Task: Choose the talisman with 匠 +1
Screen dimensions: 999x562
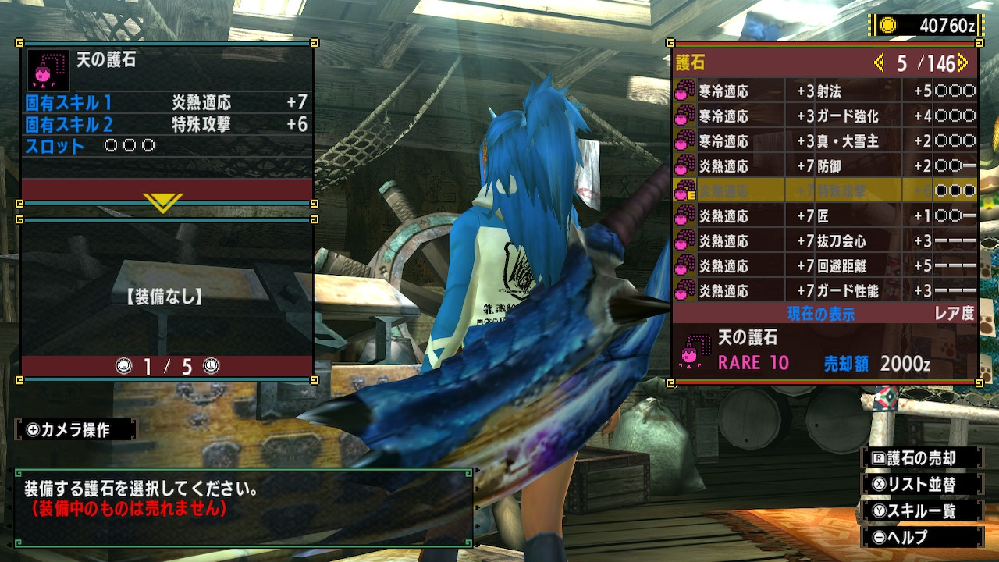Action: pos(825,215)
